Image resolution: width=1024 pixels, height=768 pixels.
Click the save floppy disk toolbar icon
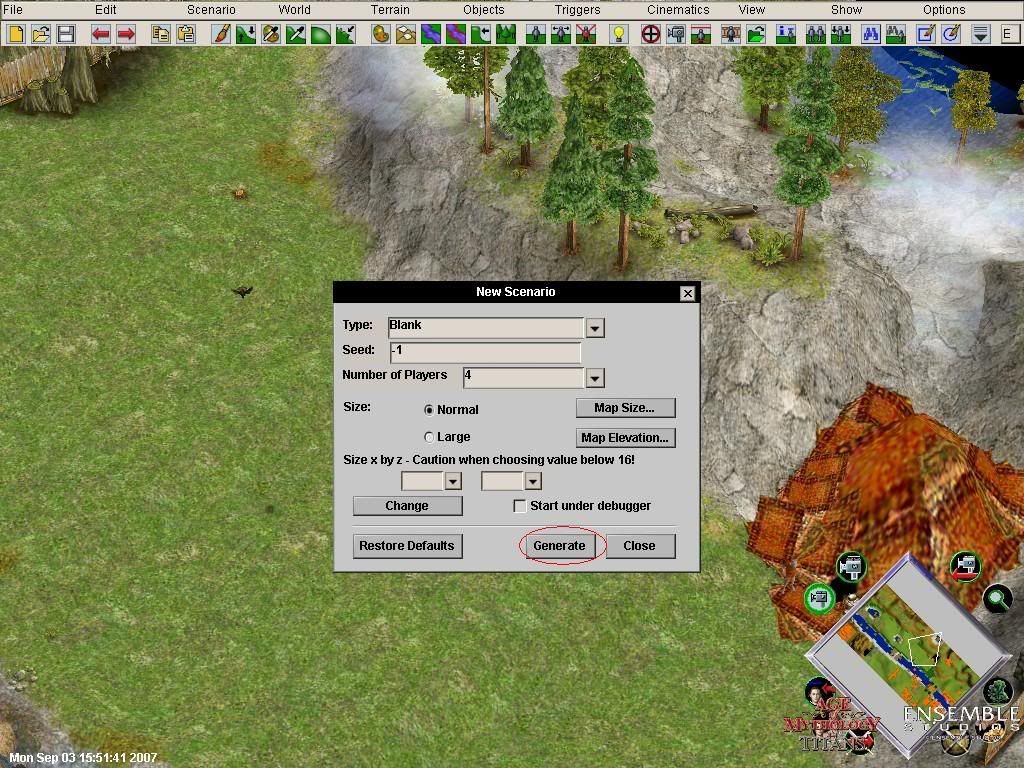click(66, 34)
